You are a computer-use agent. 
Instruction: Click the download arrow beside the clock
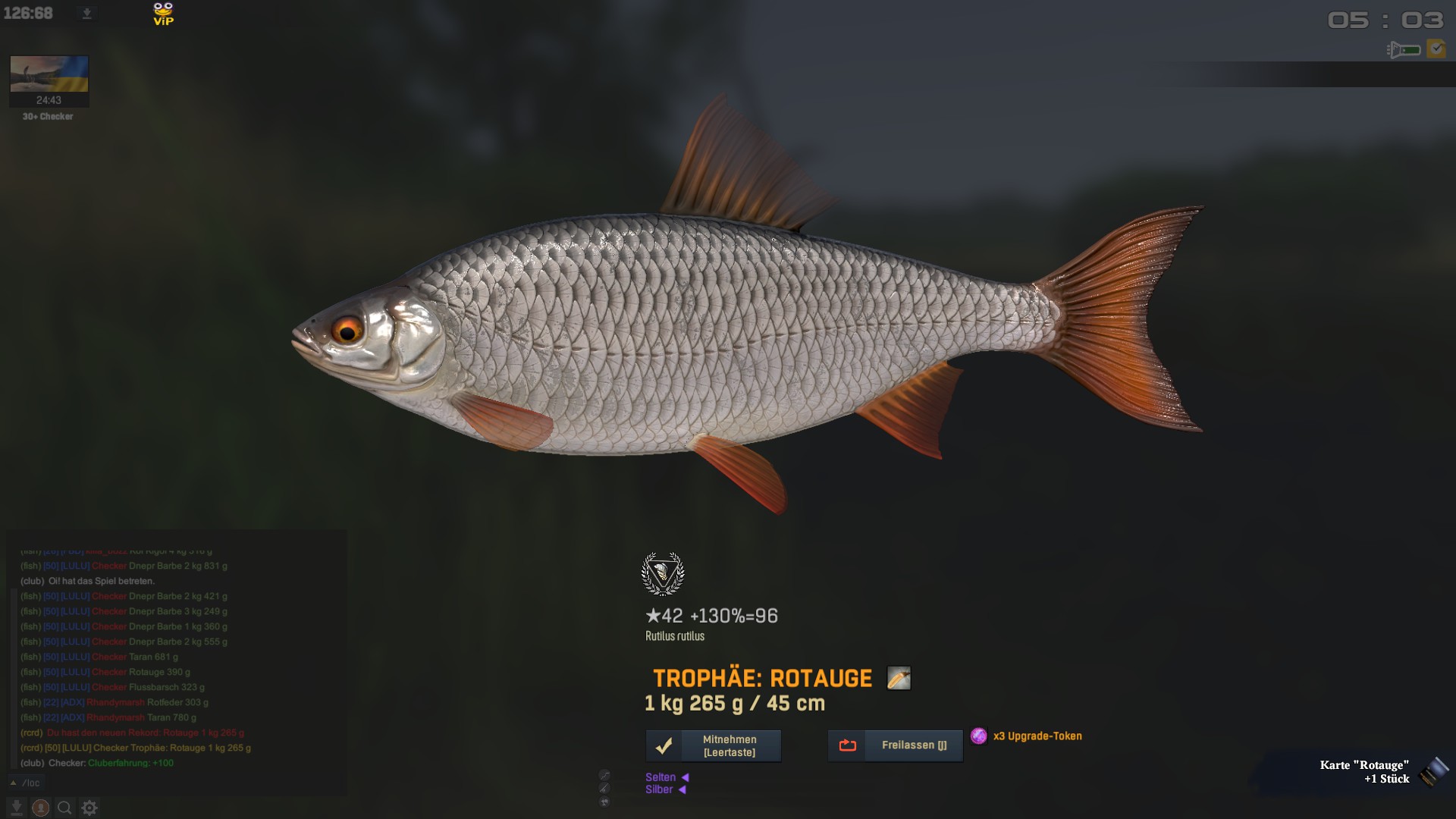(86, 14)
